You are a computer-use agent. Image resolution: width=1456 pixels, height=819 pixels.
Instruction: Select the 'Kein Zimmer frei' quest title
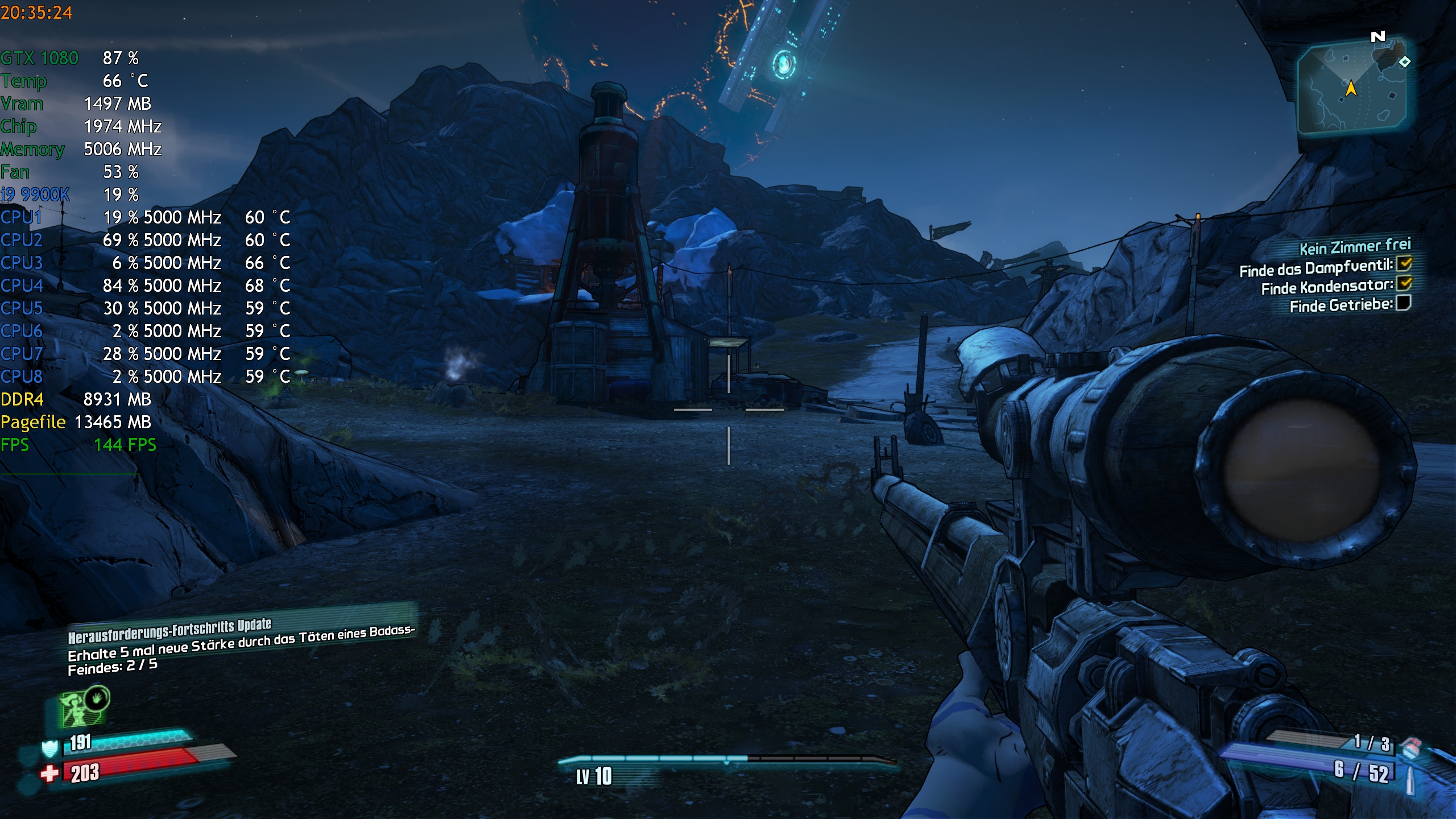coord(1355,247)
